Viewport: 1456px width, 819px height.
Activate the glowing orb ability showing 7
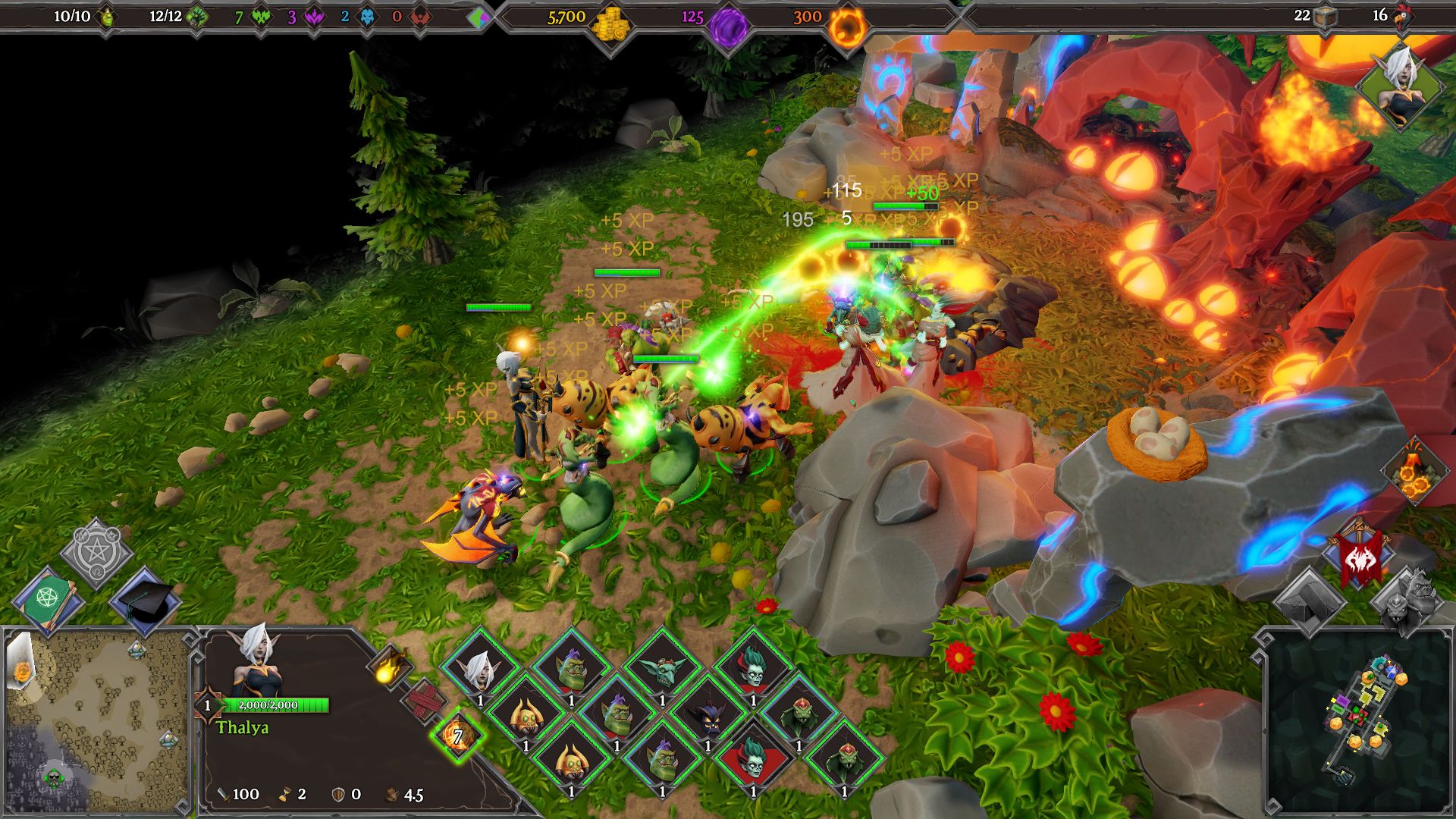[457, 734]
